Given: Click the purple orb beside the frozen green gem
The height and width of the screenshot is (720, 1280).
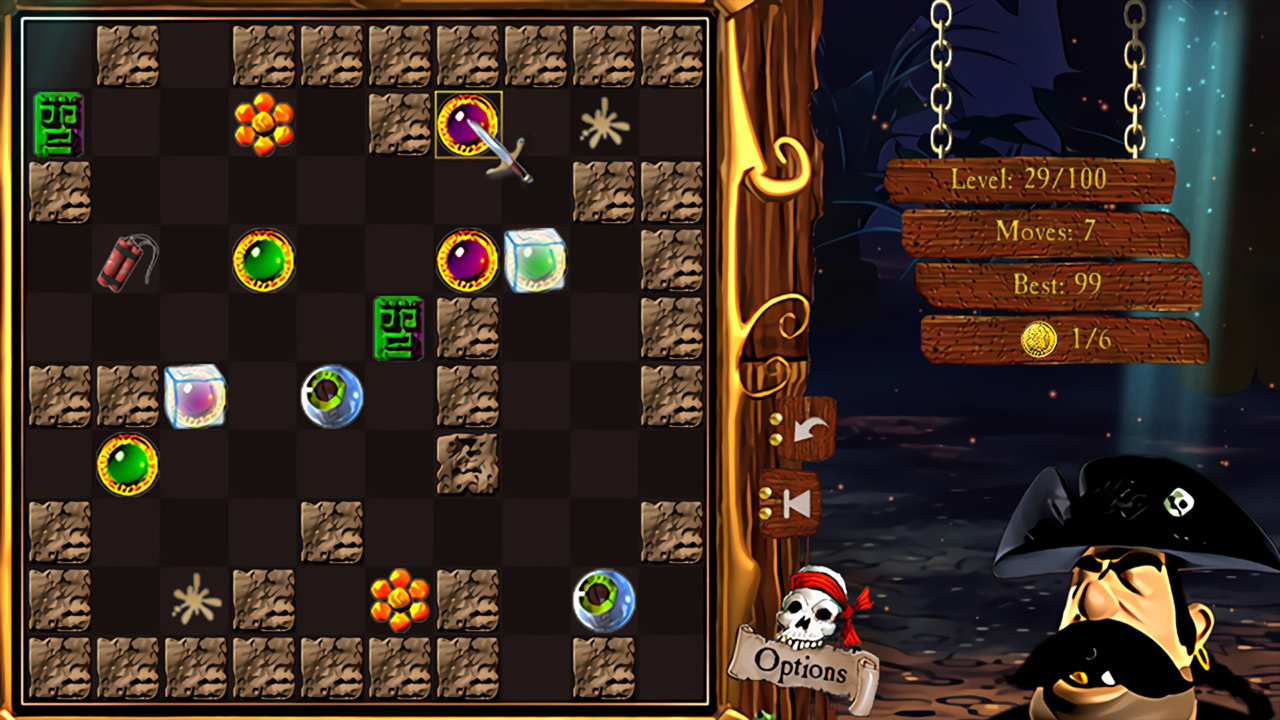Looking at the screenshot, I should tap(467, 262).
